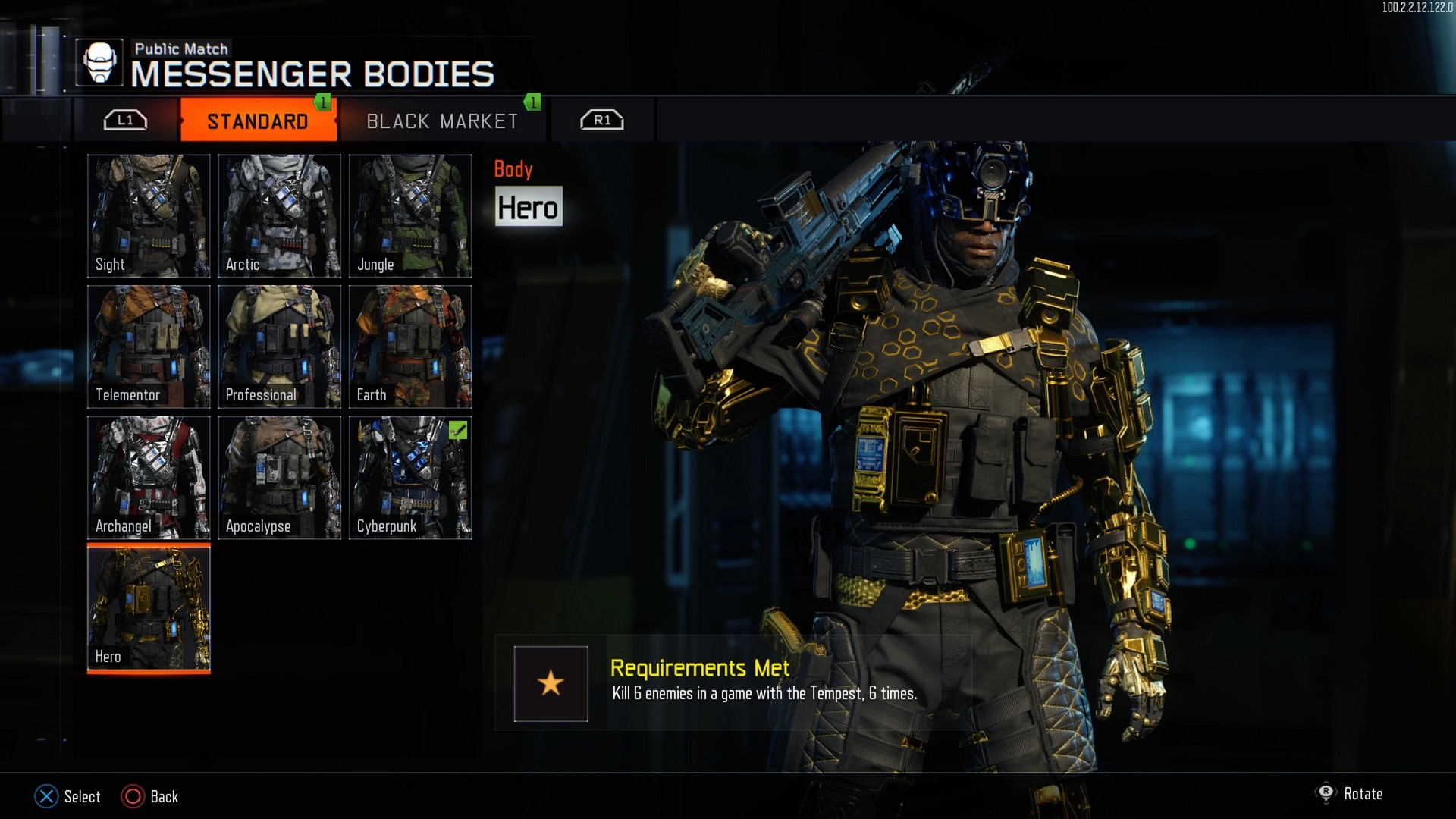Select the gold Hero body tile

[149, 608]
